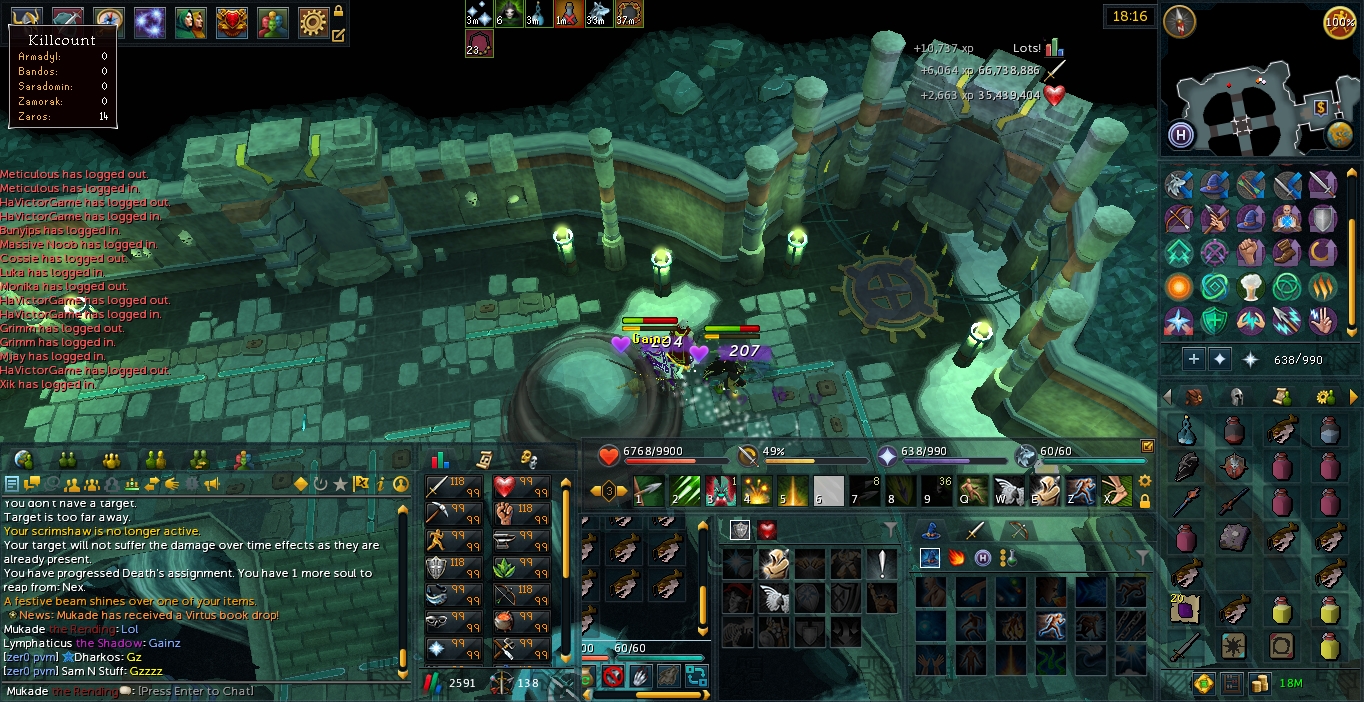Open the world map globe button
This screenshot has width=1364, height=702.
[x=1340, y=135]
